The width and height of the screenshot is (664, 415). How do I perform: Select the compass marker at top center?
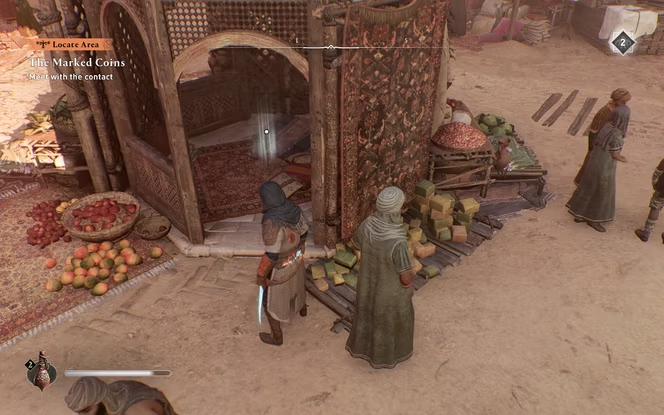(x=331, y=47)
